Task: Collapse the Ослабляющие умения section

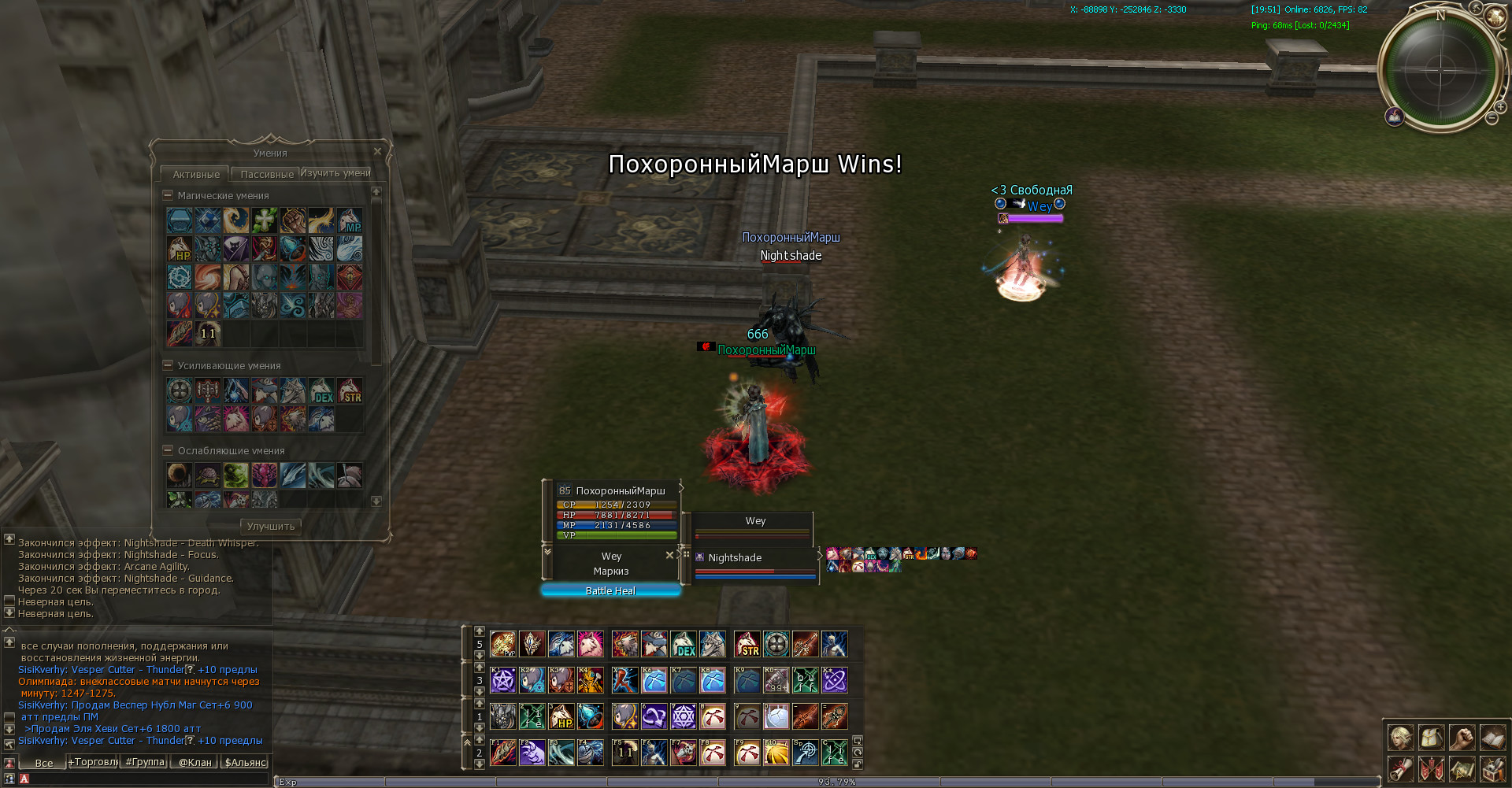Action: (x=168, y=450)
